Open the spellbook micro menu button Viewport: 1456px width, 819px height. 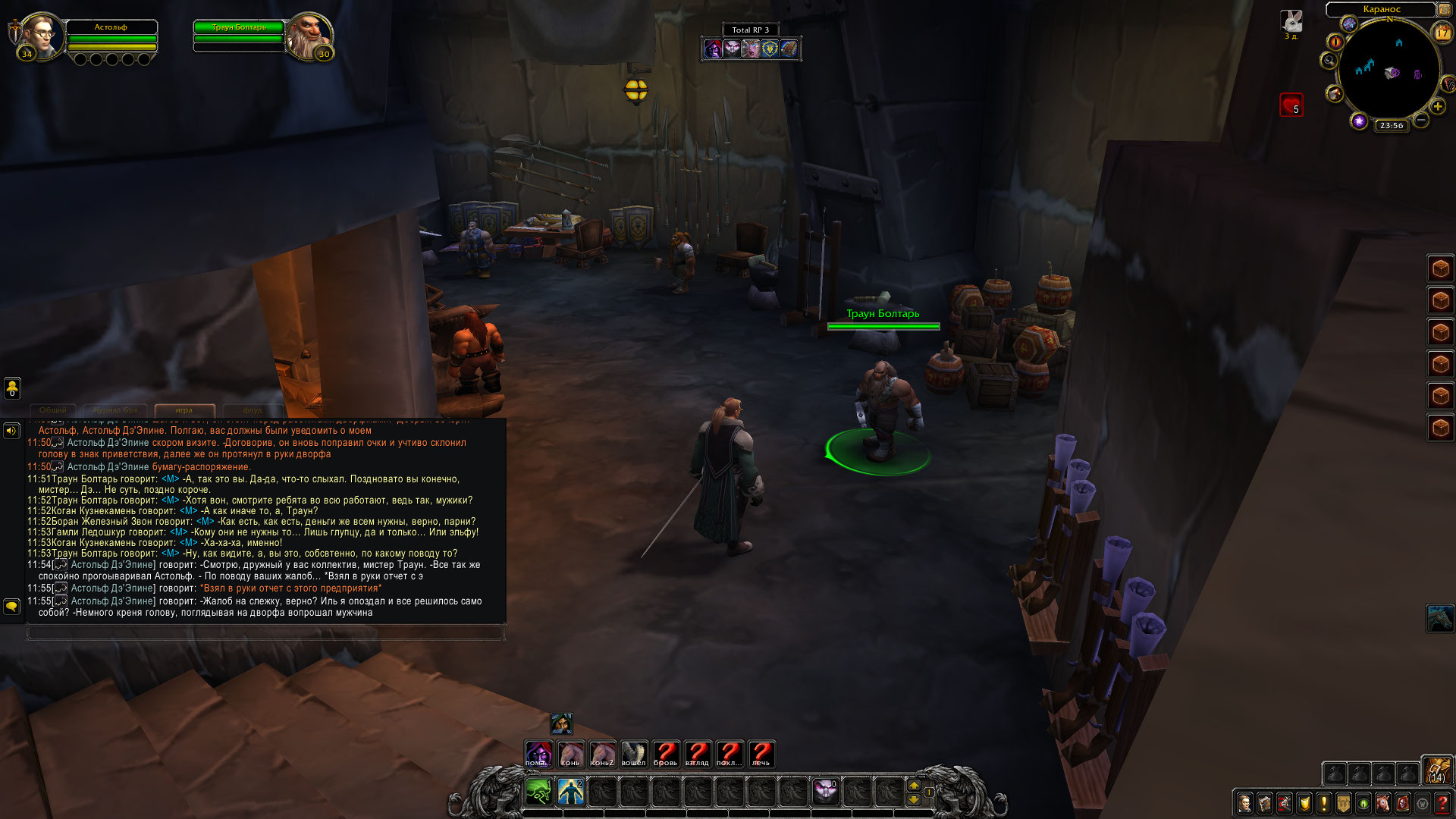point(1264,803)
